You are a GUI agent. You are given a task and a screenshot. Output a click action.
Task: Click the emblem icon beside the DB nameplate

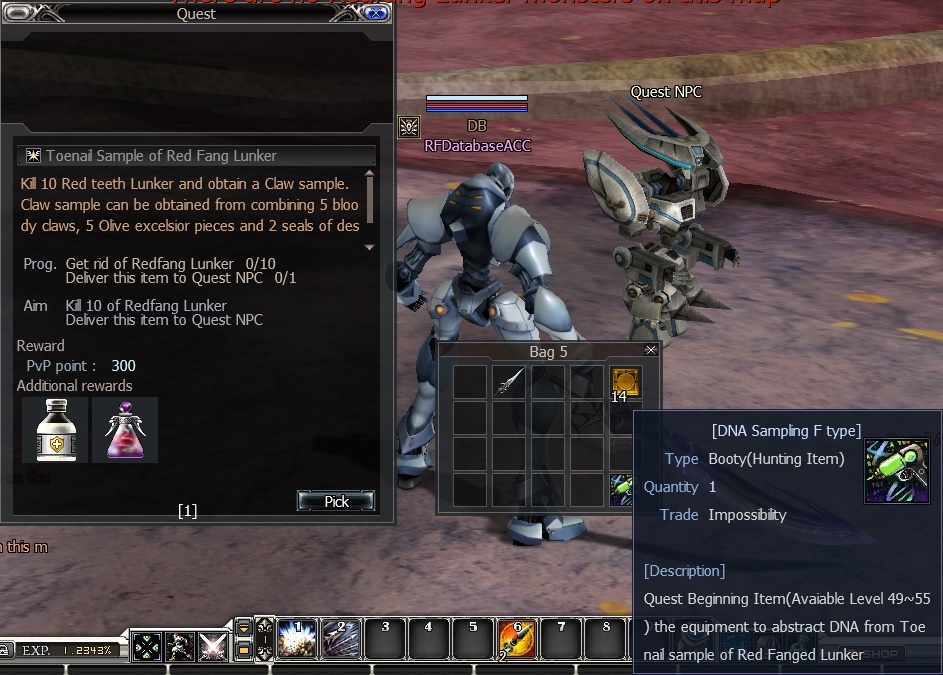tap(409, 127)
